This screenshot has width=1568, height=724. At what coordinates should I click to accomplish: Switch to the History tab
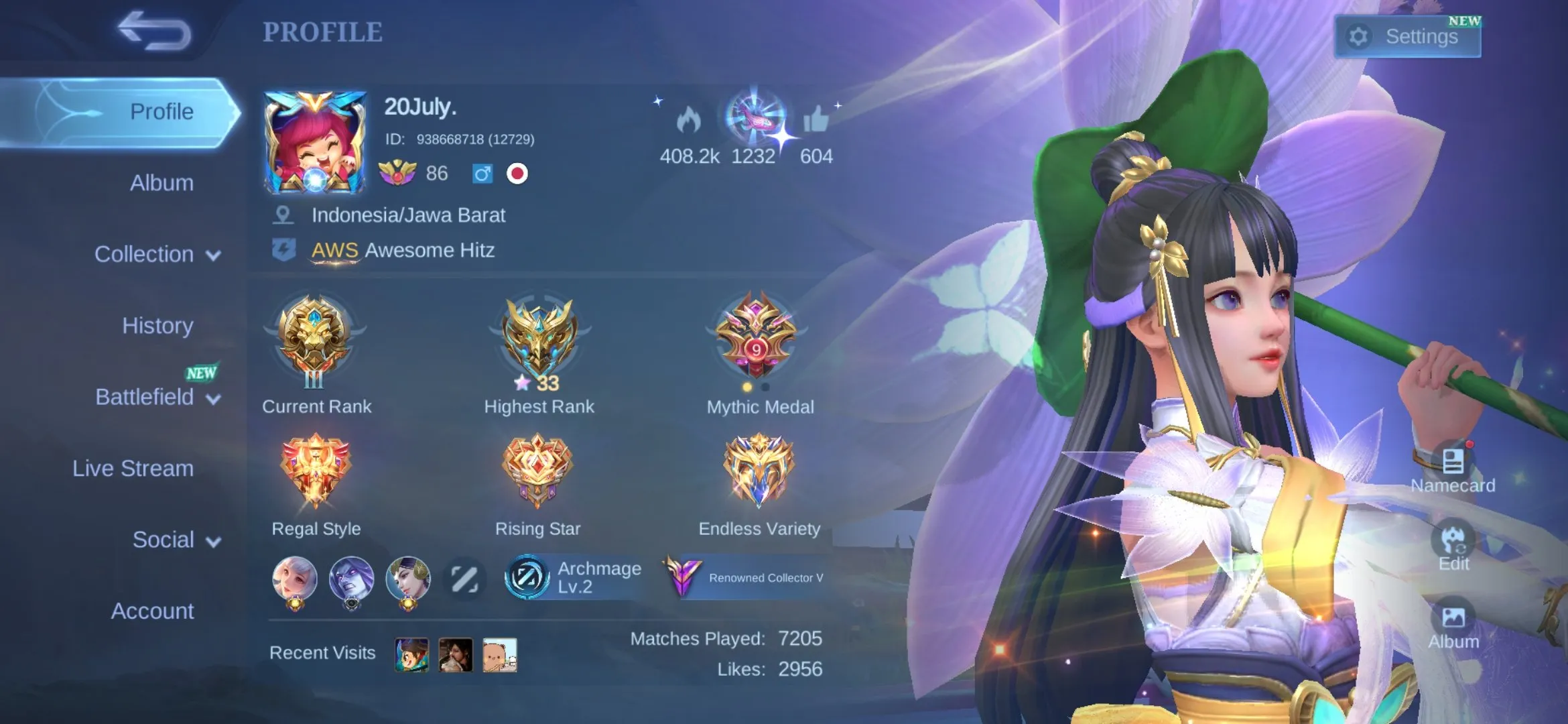pyautogui.click(x=158, y=325)
